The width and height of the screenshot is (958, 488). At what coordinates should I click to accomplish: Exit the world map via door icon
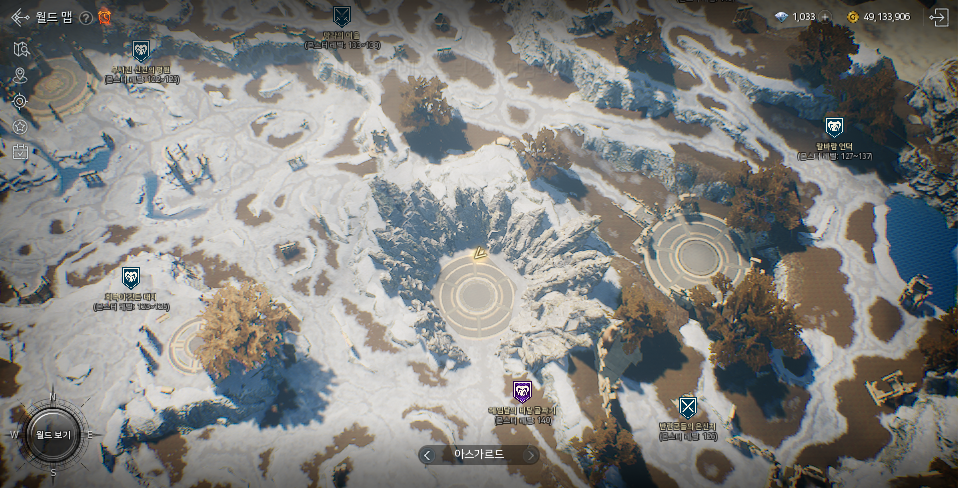click(x=938, y=17)
